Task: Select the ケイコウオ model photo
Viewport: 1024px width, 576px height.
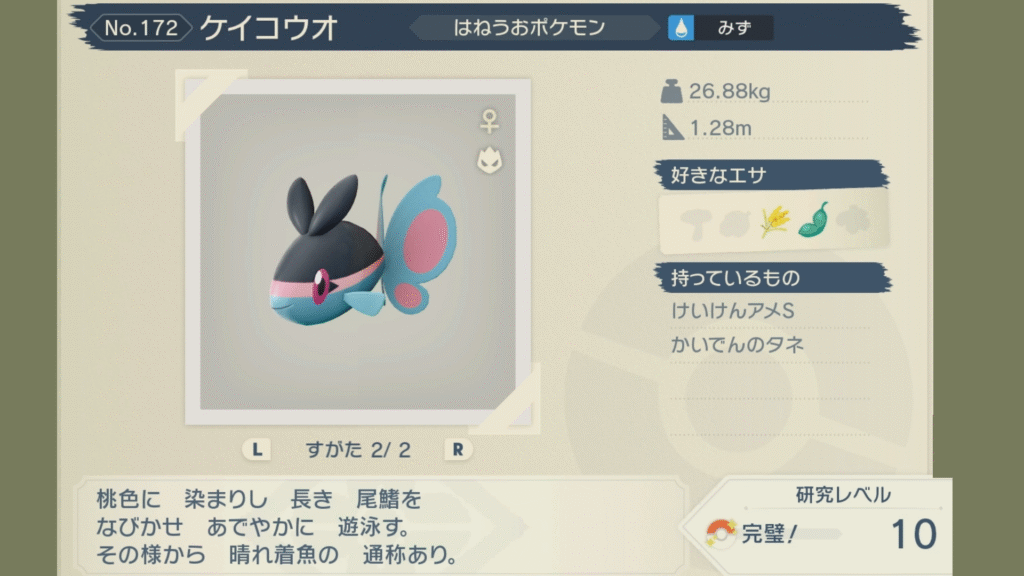Action: tap(357, 251)
